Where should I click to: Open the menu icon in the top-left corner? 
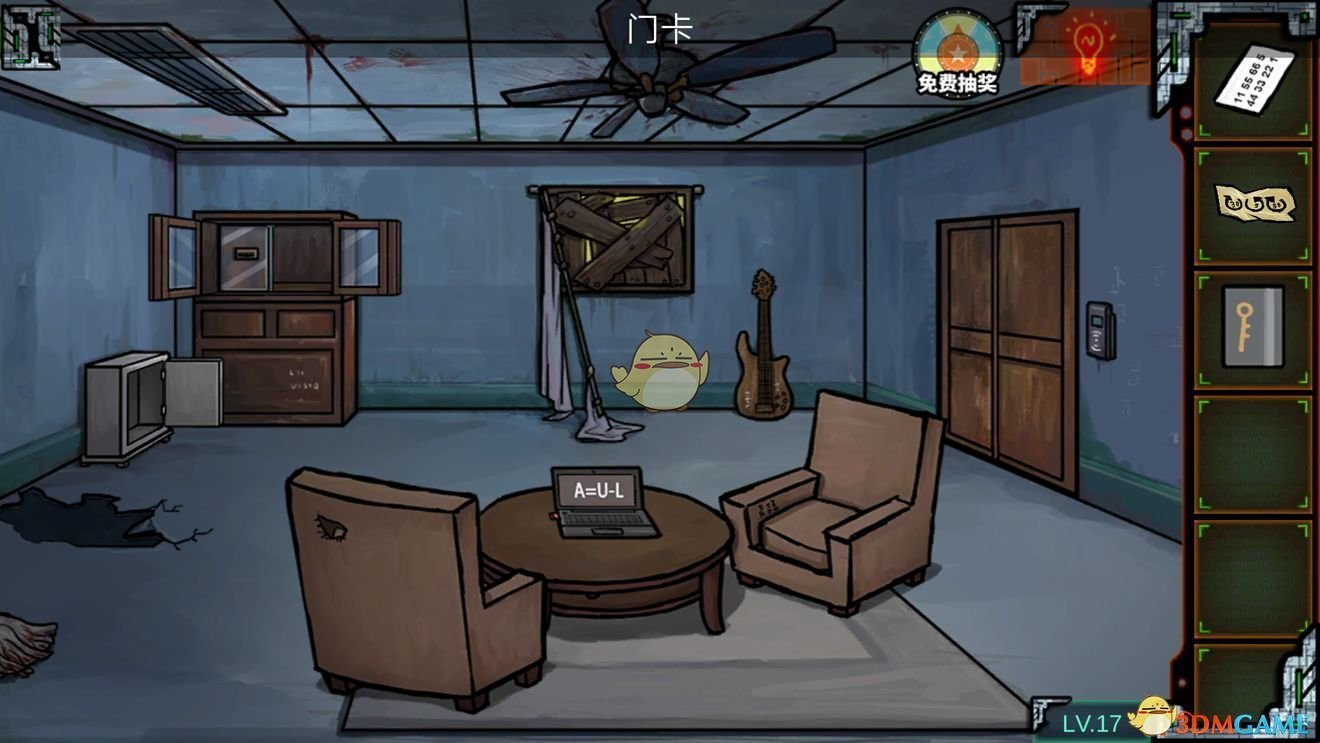[x=30, y=37]
